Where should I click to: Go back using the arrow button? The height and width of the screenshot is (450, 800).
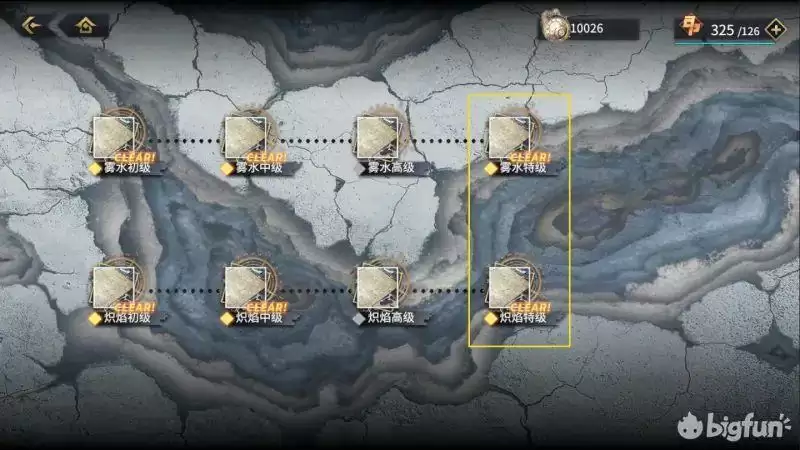click(x=31, y=25)
